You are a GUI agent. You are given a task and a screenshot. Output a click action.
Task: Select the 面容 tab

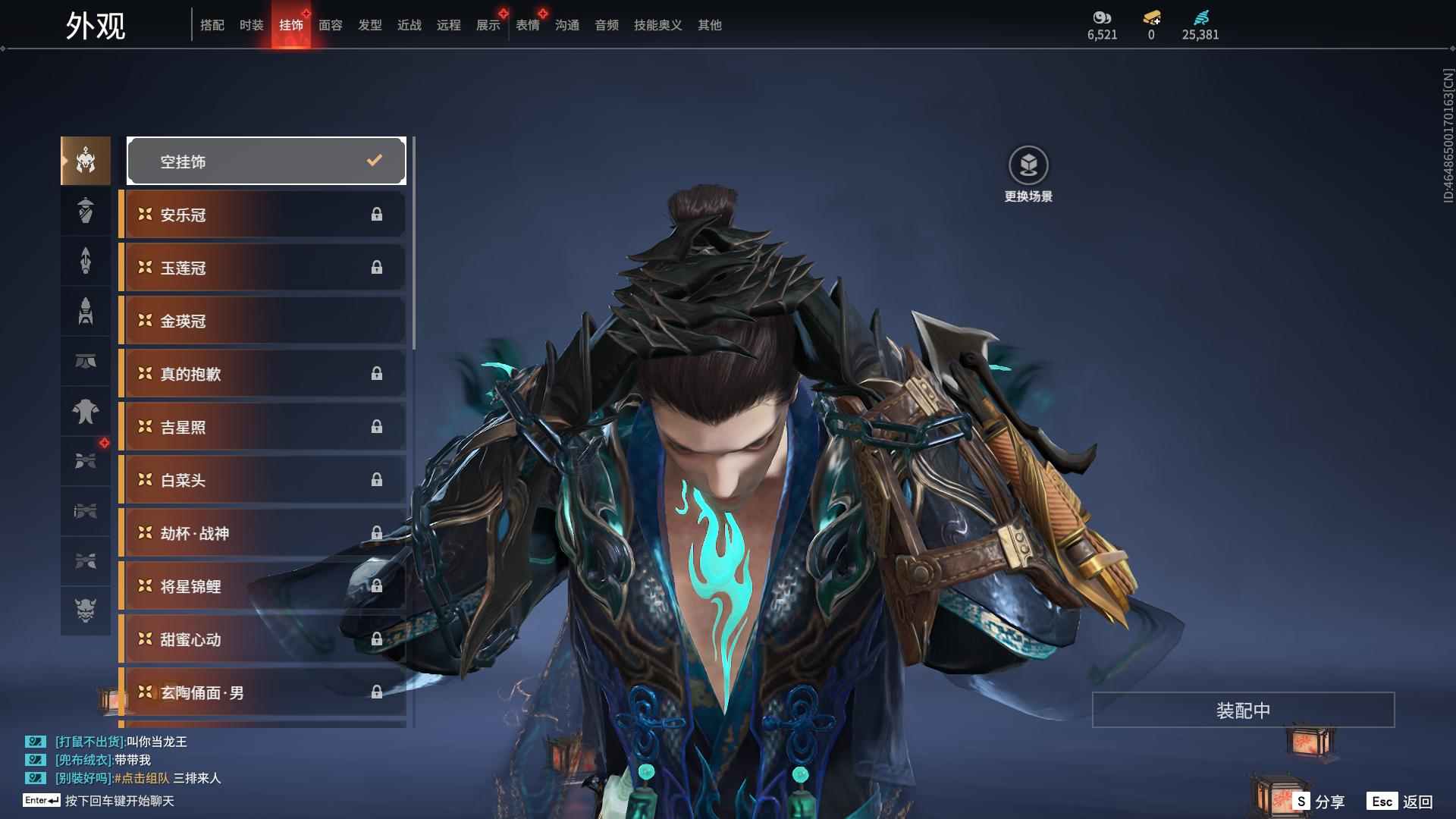click(331, 25)
